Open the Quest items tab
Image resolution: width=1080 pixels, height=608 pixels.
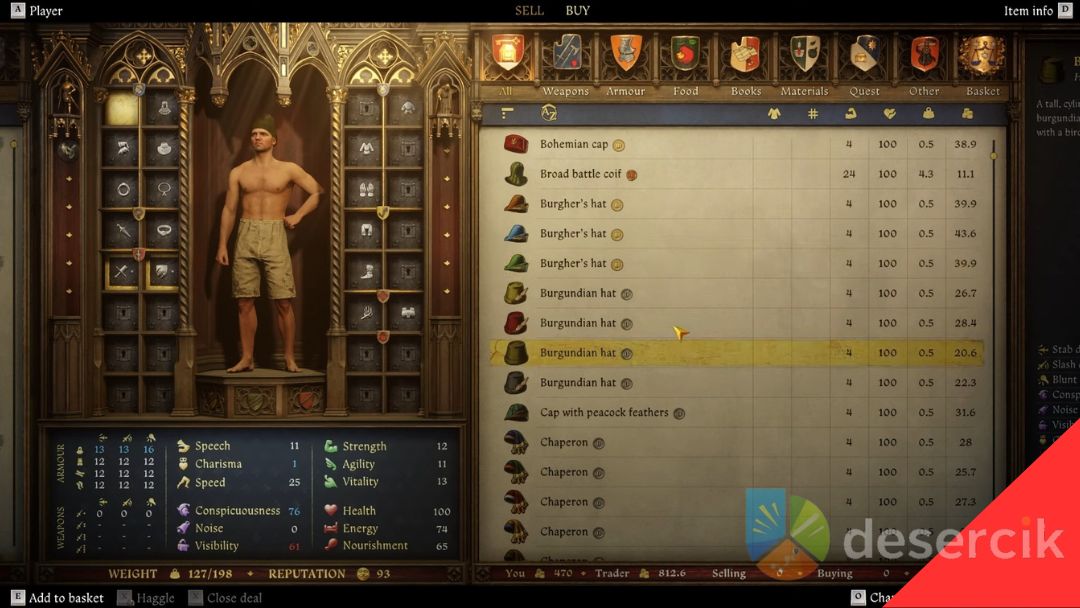(x=864, y=58)
